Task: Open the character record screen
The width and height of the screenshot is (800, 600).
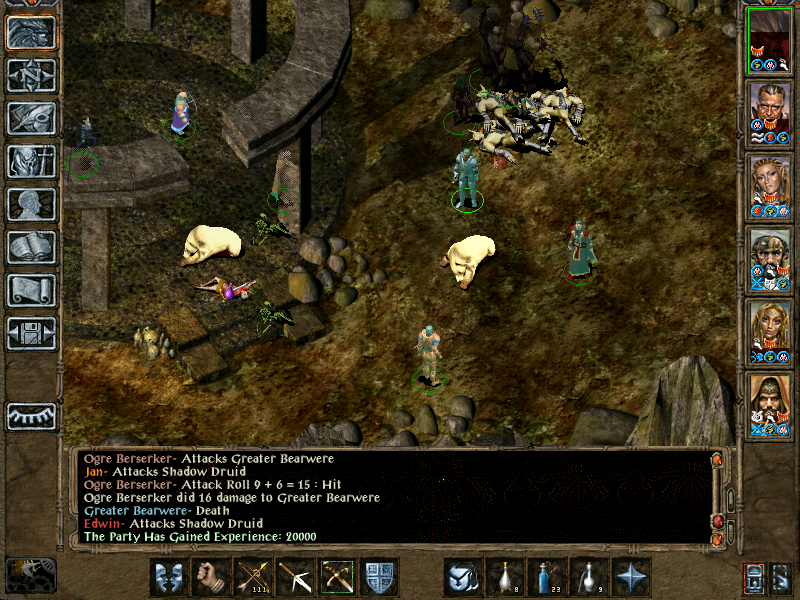Action: pyautogui.click(x=31, y=204)
